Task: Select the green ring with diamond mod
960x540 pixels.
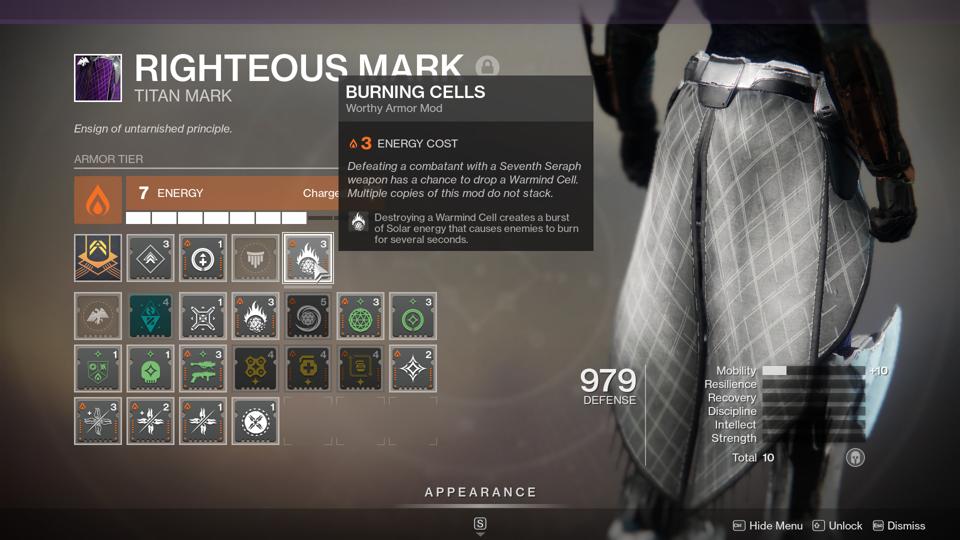Action: point(411,316)
